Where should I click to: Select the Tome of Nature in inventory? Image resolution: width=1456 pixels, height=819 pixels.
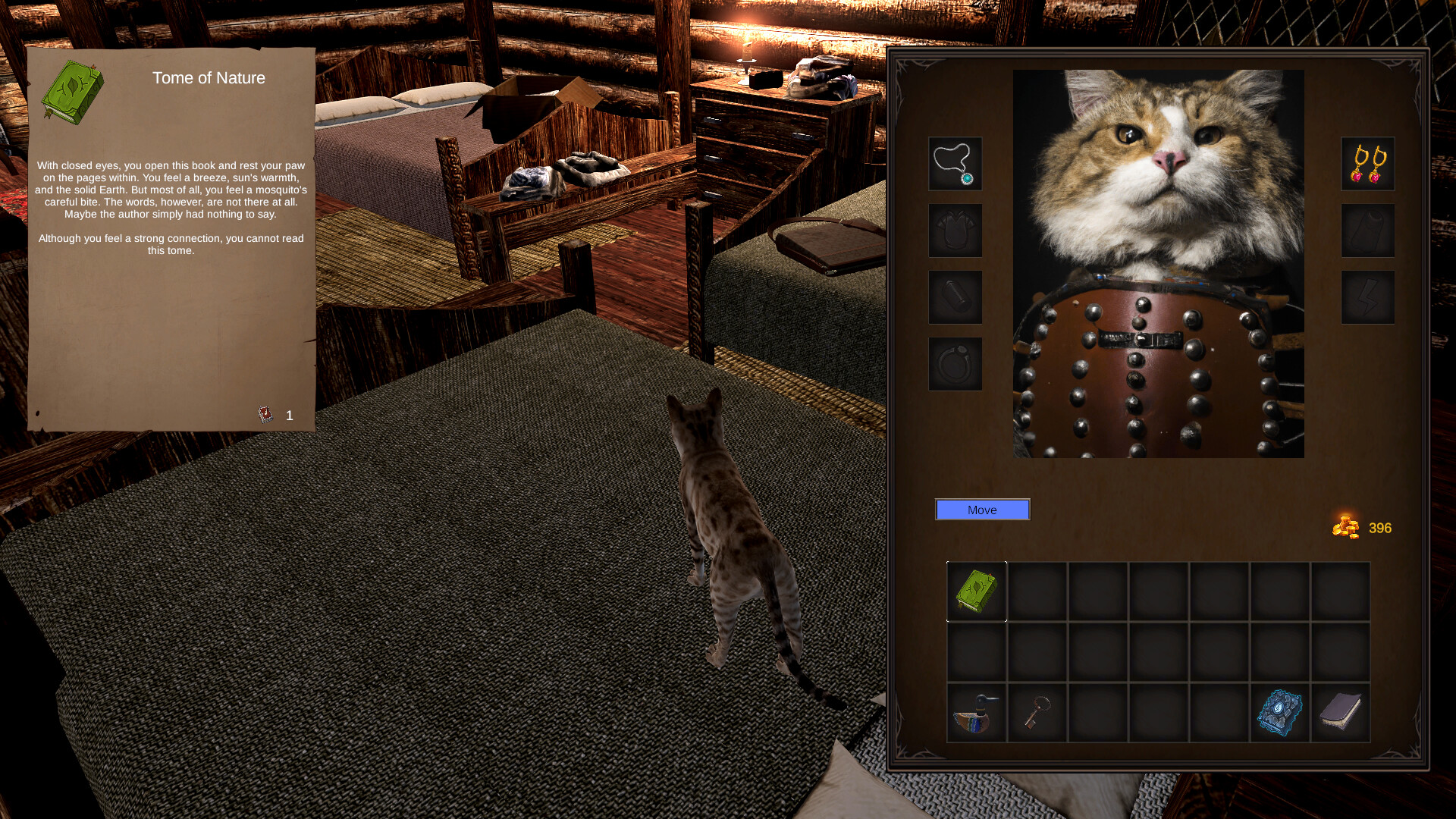point(976,592)
